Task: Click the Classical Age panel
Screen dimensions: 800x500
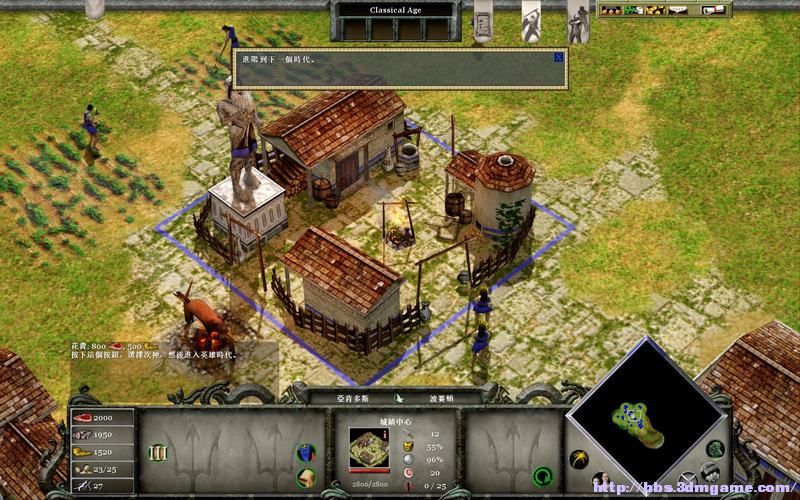Action: pyautogui.click(x=398, y=11)
